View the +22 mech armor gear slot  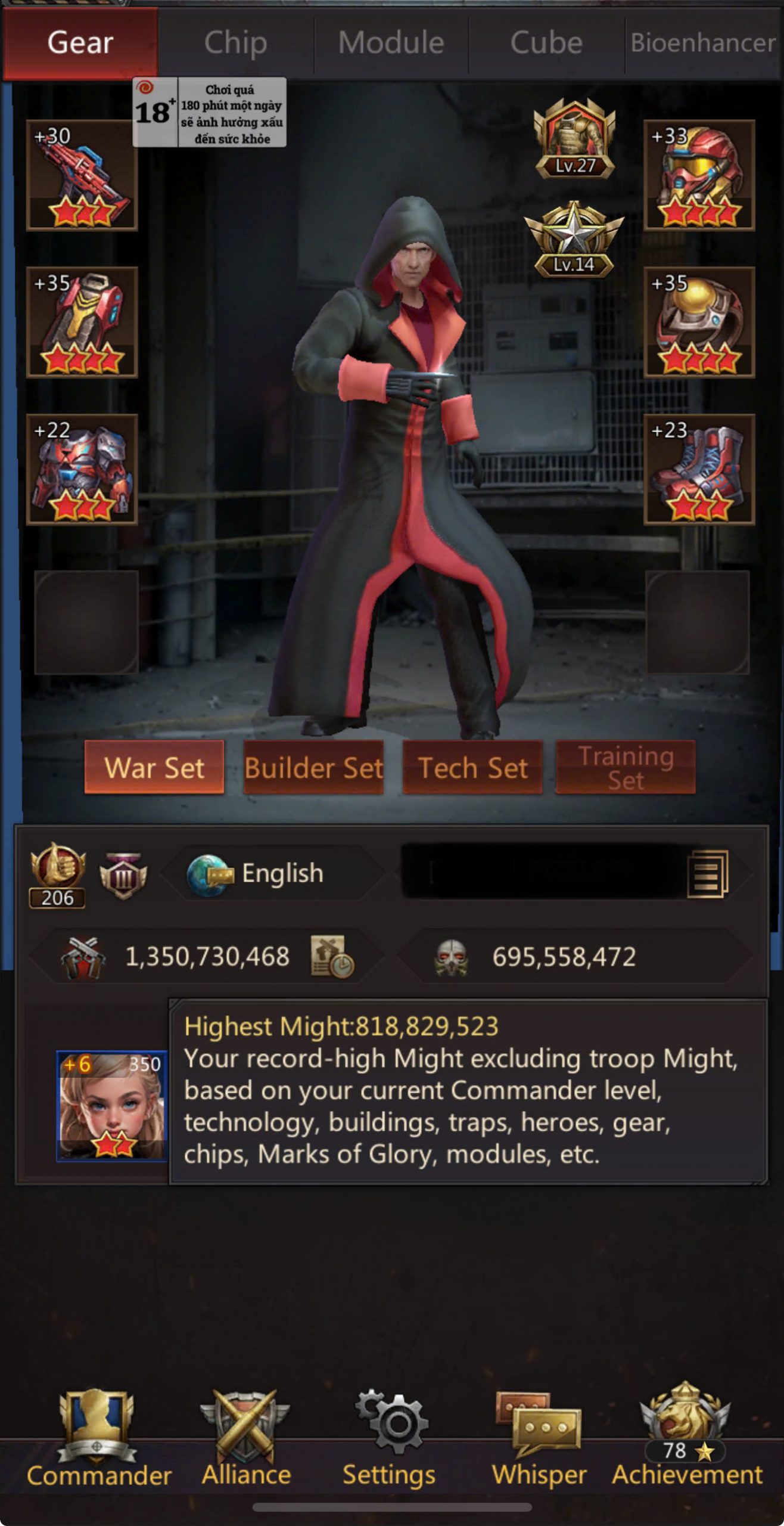82,470
